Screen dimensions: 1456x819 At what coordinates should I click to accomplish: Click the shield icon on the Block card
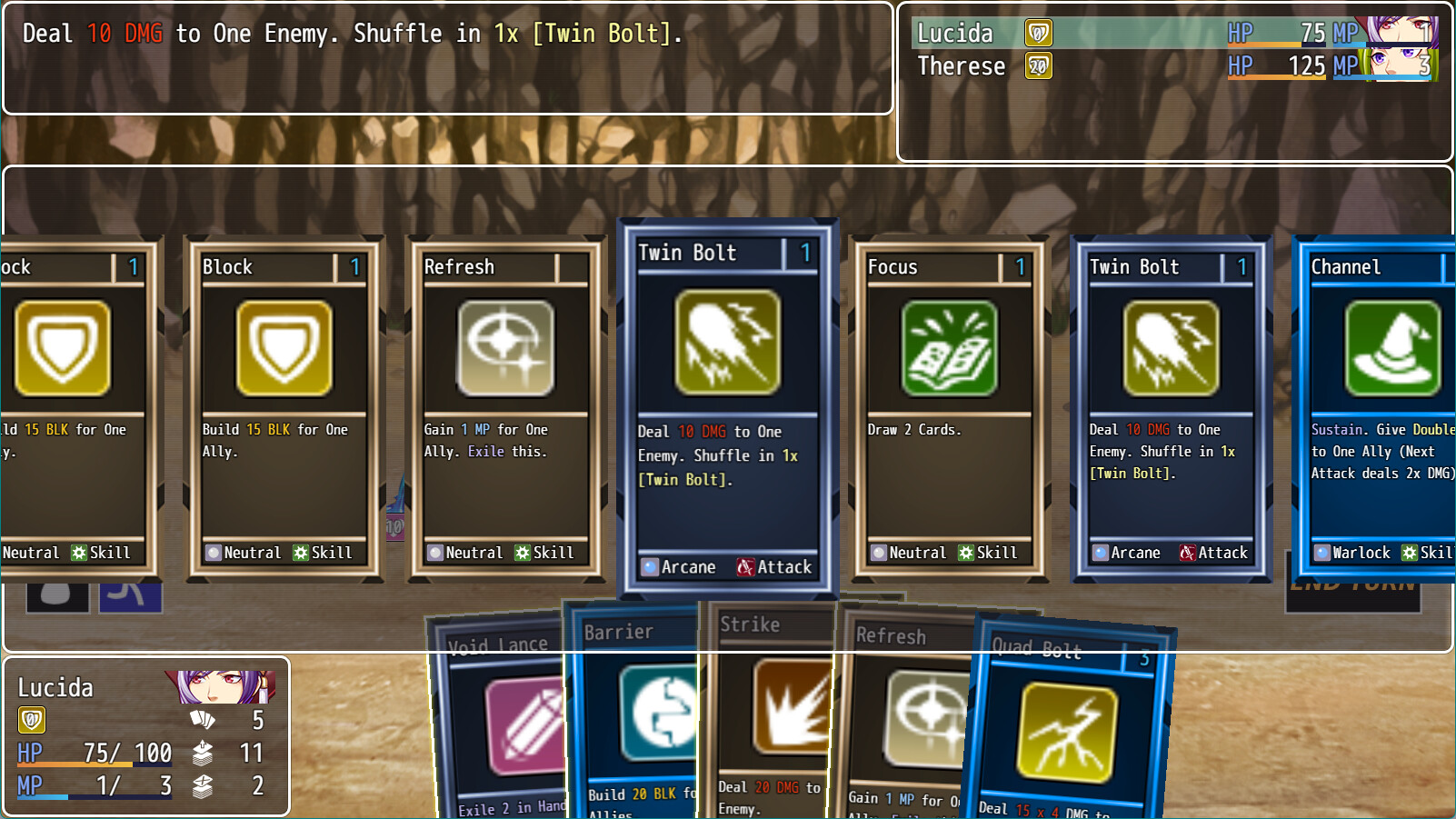pos(282,350)
